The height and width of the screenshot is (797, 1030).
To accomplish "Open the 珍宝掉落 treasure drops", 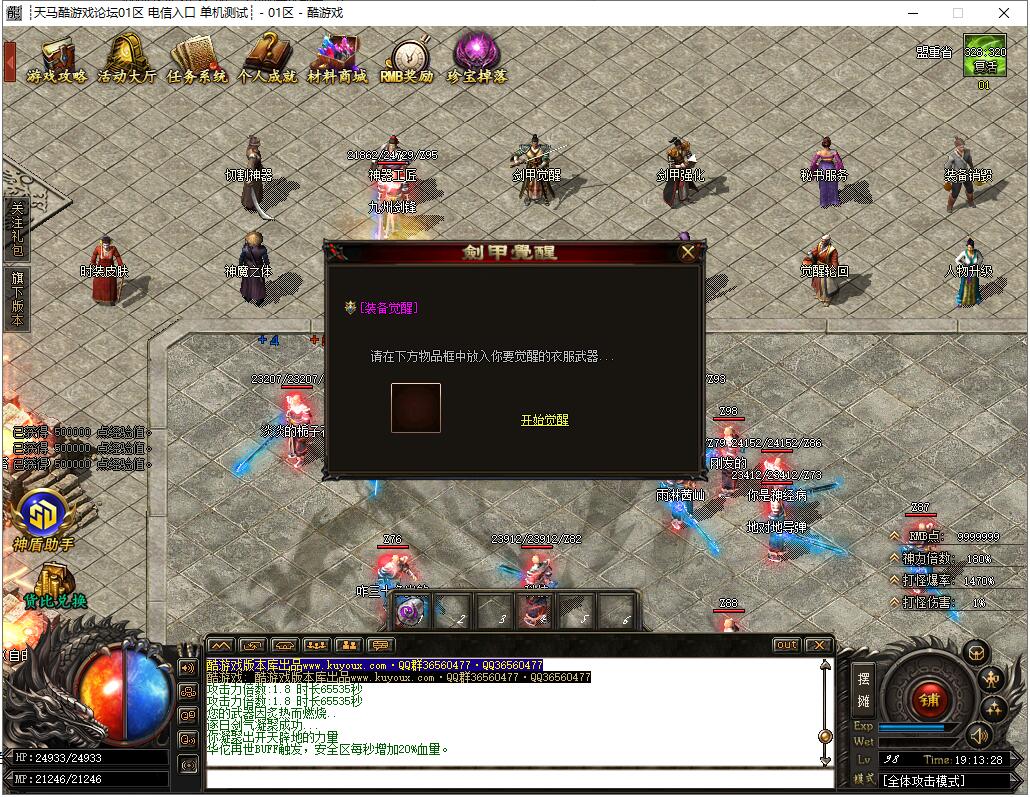I will [477, 60].
